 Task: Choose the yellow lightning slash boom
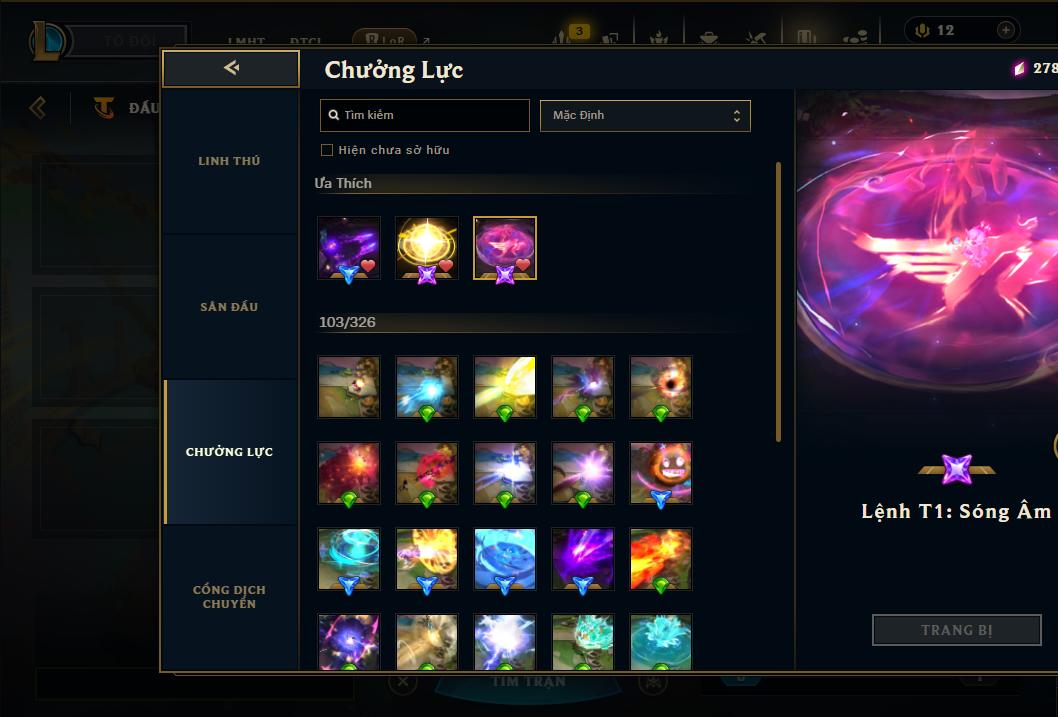[505, 386]
